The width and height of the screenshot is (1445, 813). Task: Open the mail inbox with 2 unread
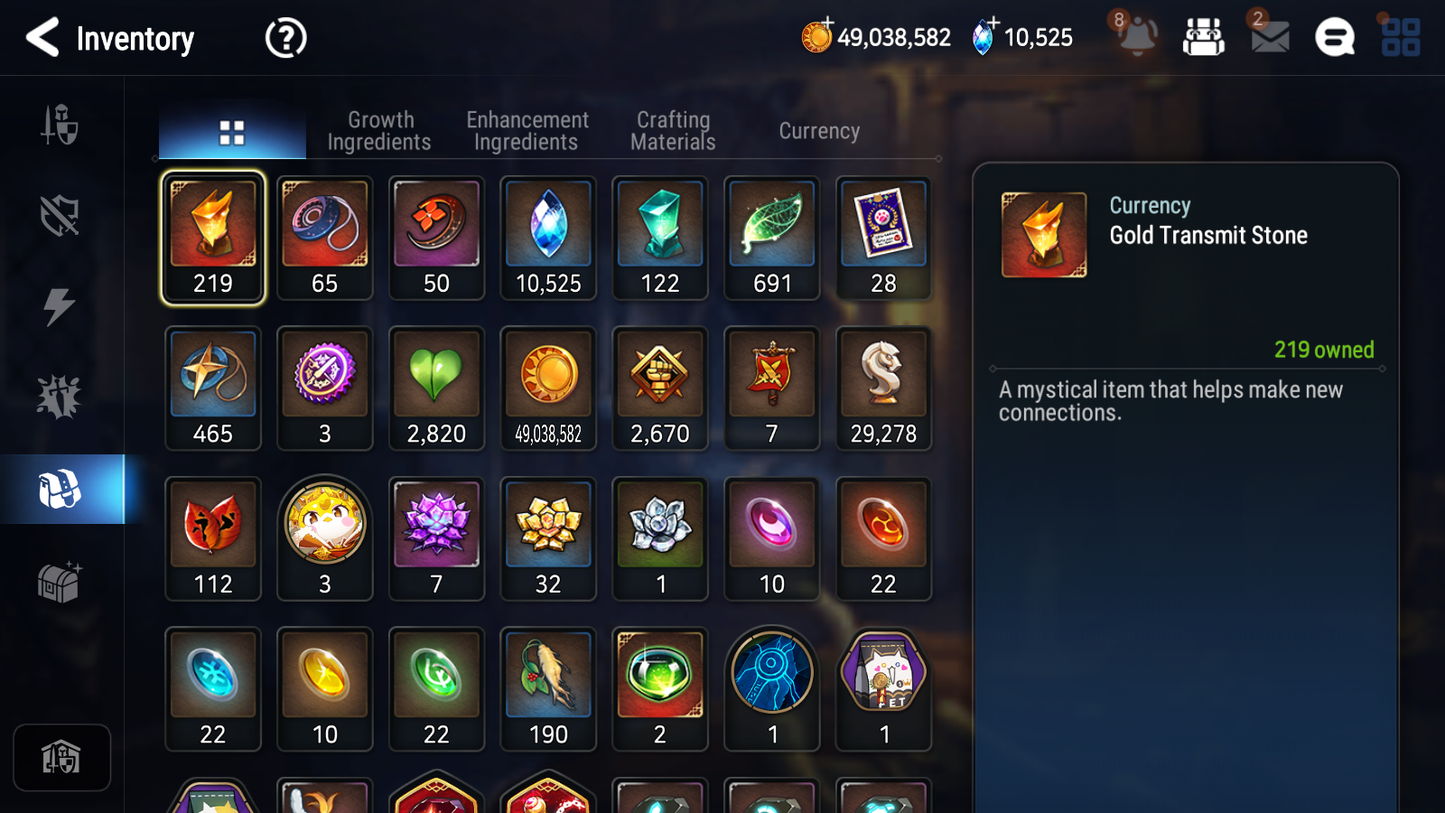[1268, 37]
